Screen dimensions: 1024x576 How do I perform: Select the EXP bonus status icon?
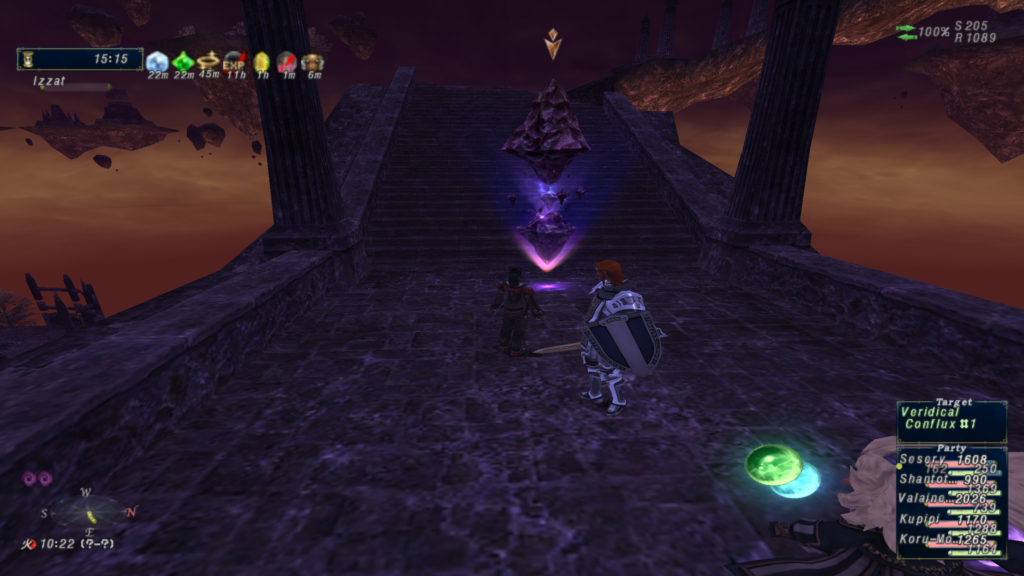coord(234,62)
